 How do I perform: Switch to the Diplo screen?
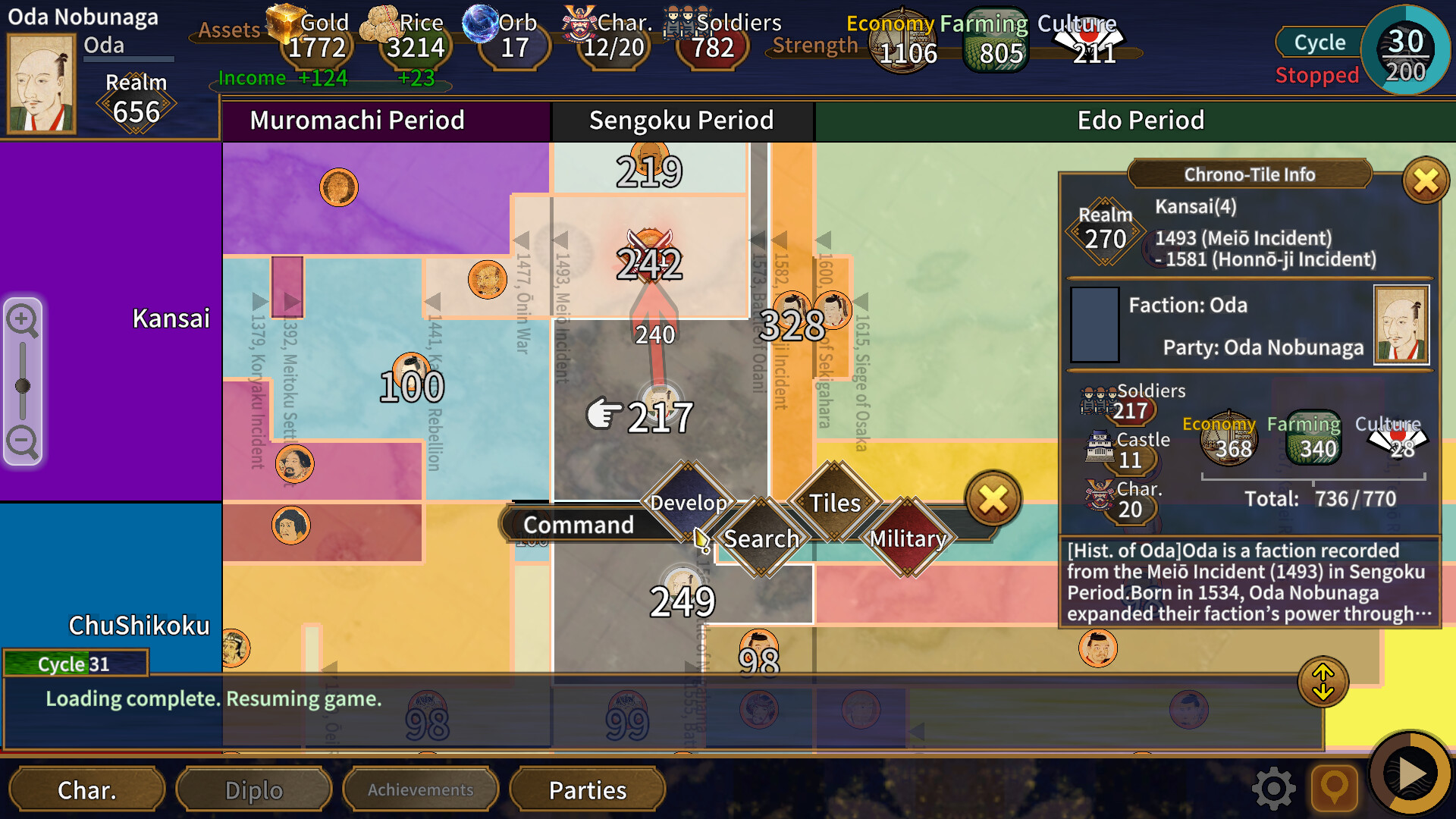click(253, 789)
